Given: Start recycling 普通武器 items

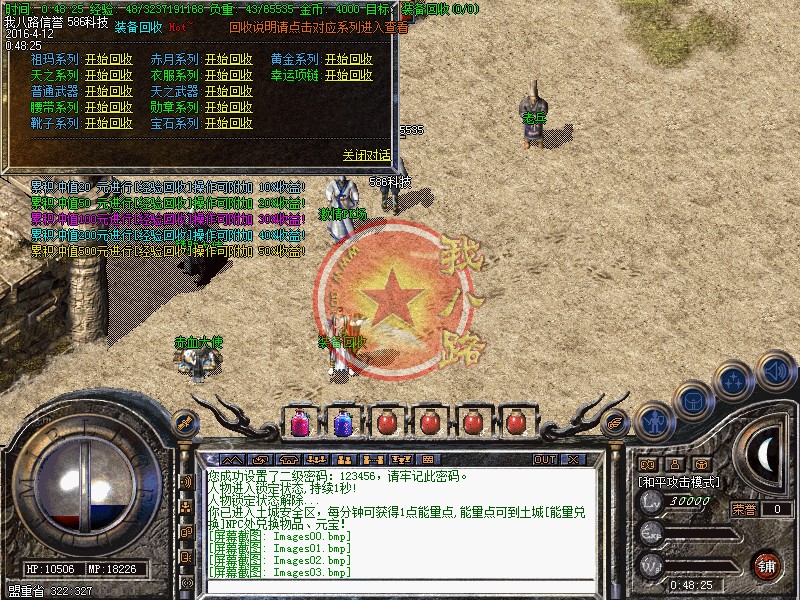Looking at the screenshot, I should pyautogui.click(x=108, y=92).
